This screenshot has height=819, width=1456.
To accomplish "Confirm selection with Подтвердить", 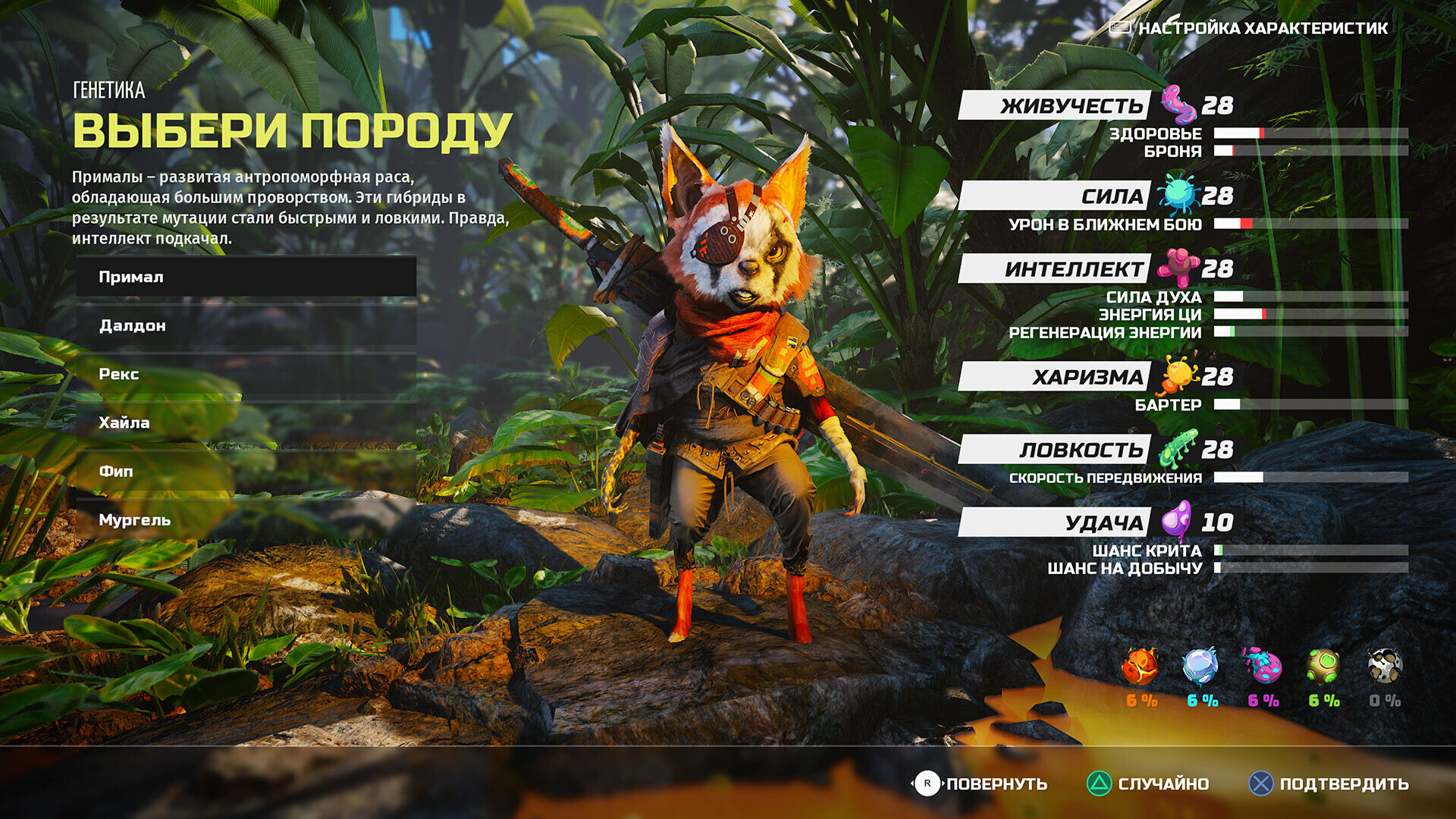I will click(x=1329, y=783).
